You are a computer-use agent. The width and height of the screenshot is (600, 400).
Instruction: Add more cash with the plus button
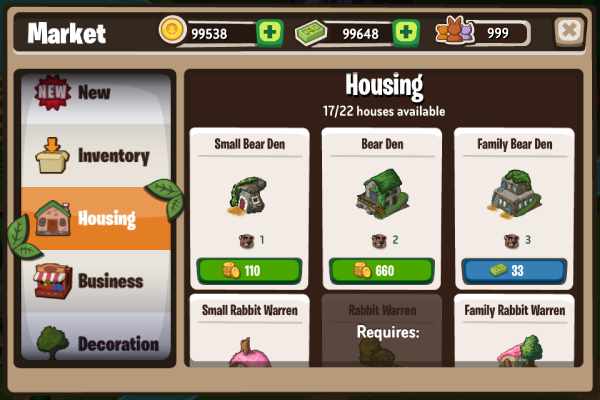[x=406, y=33]
